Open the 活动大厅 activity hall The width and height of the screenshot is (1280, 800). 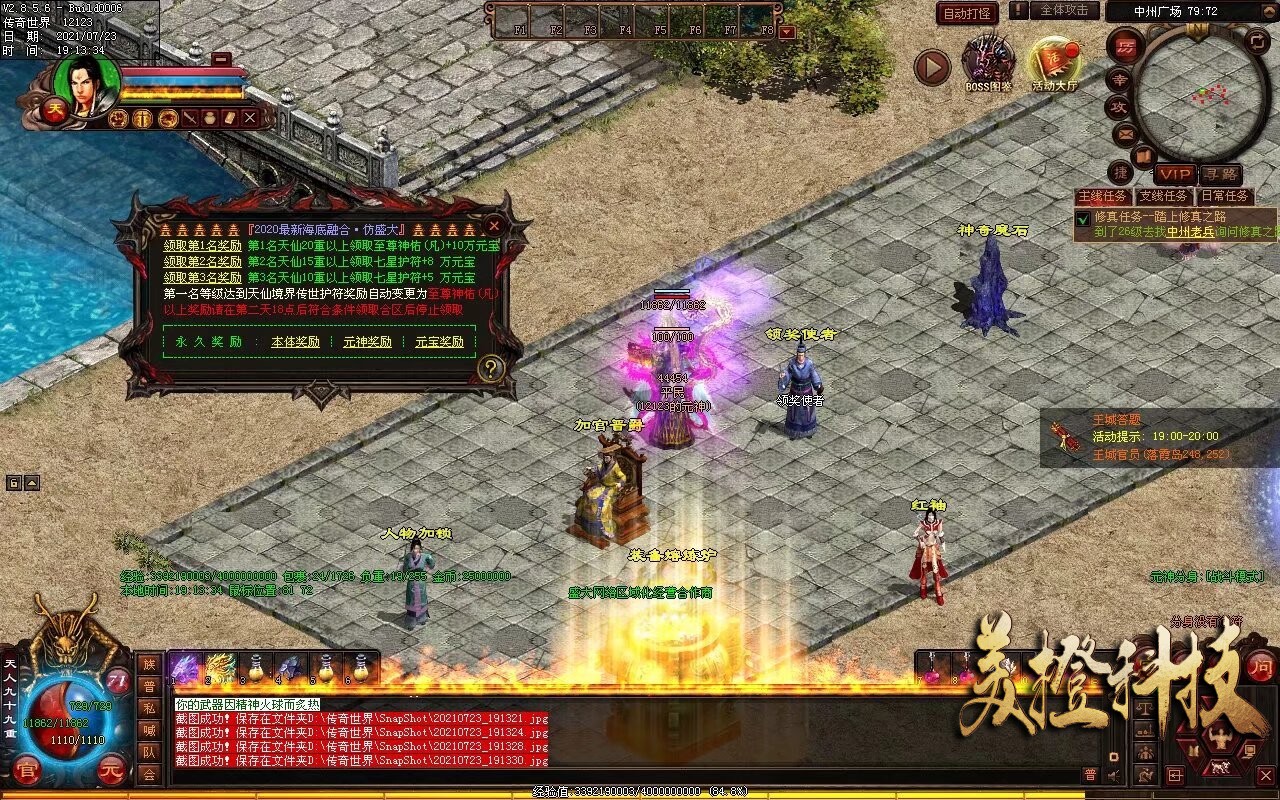(1055, 62)
